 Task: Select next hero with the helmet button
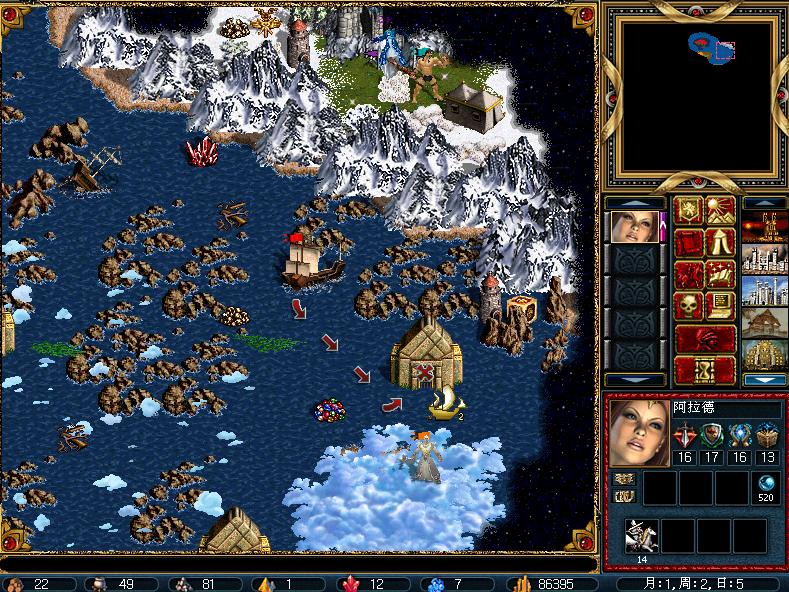click(705, 337)
